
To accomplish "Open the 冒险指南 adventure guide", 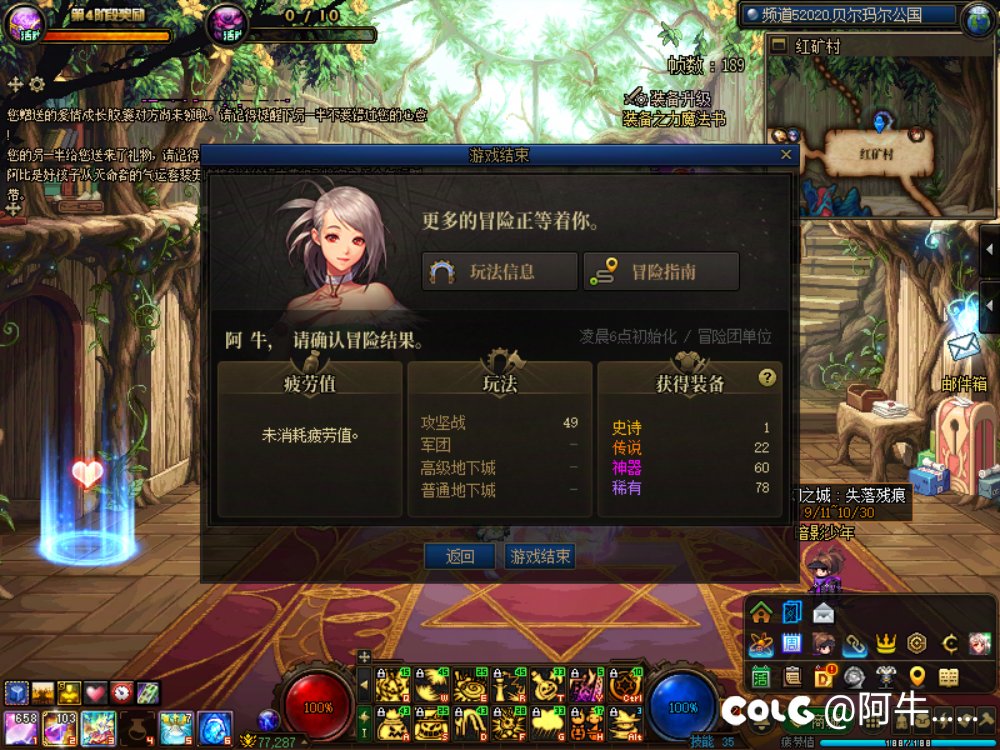I will (x=661, y=271).
